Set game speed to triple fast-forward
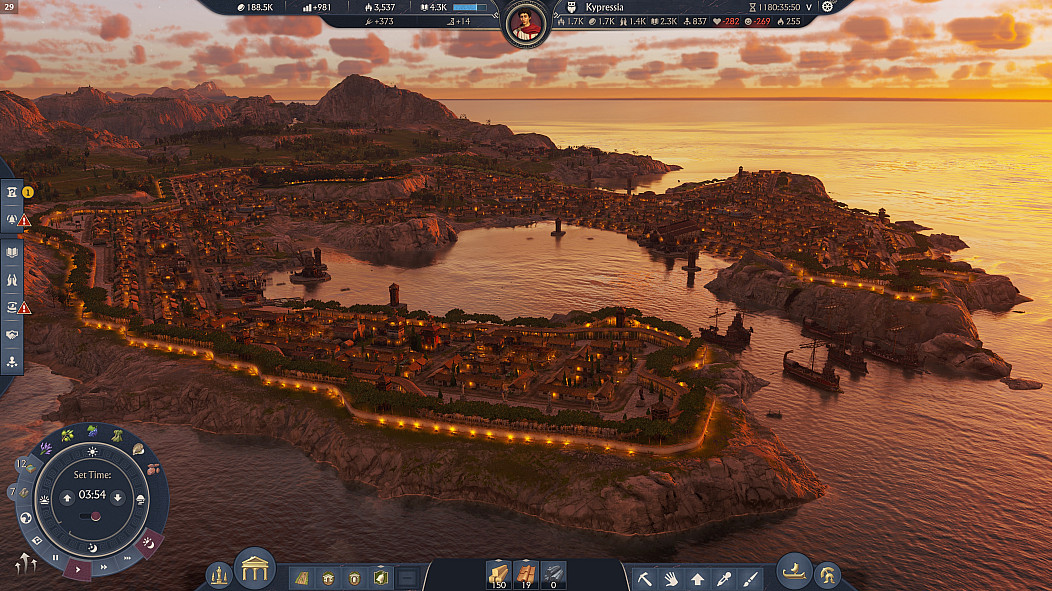This screenshot has width=1052, height=591. click(128, 558)
